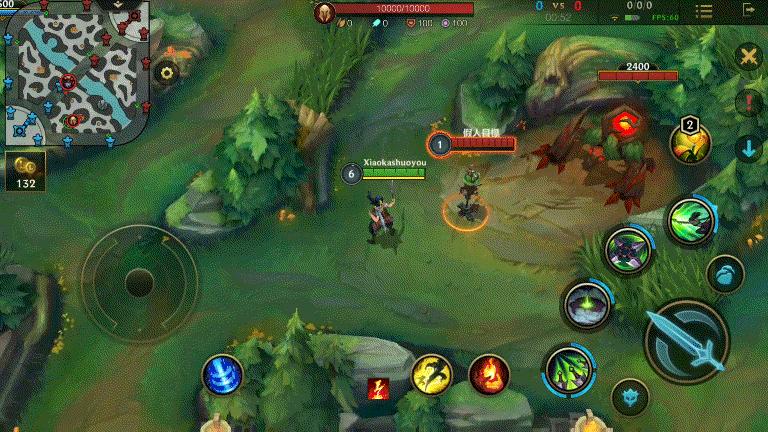Image resolution: width=768 pixels, height=432 pixels.
Task: Open the minimap
Action: [x=75, y=72]
